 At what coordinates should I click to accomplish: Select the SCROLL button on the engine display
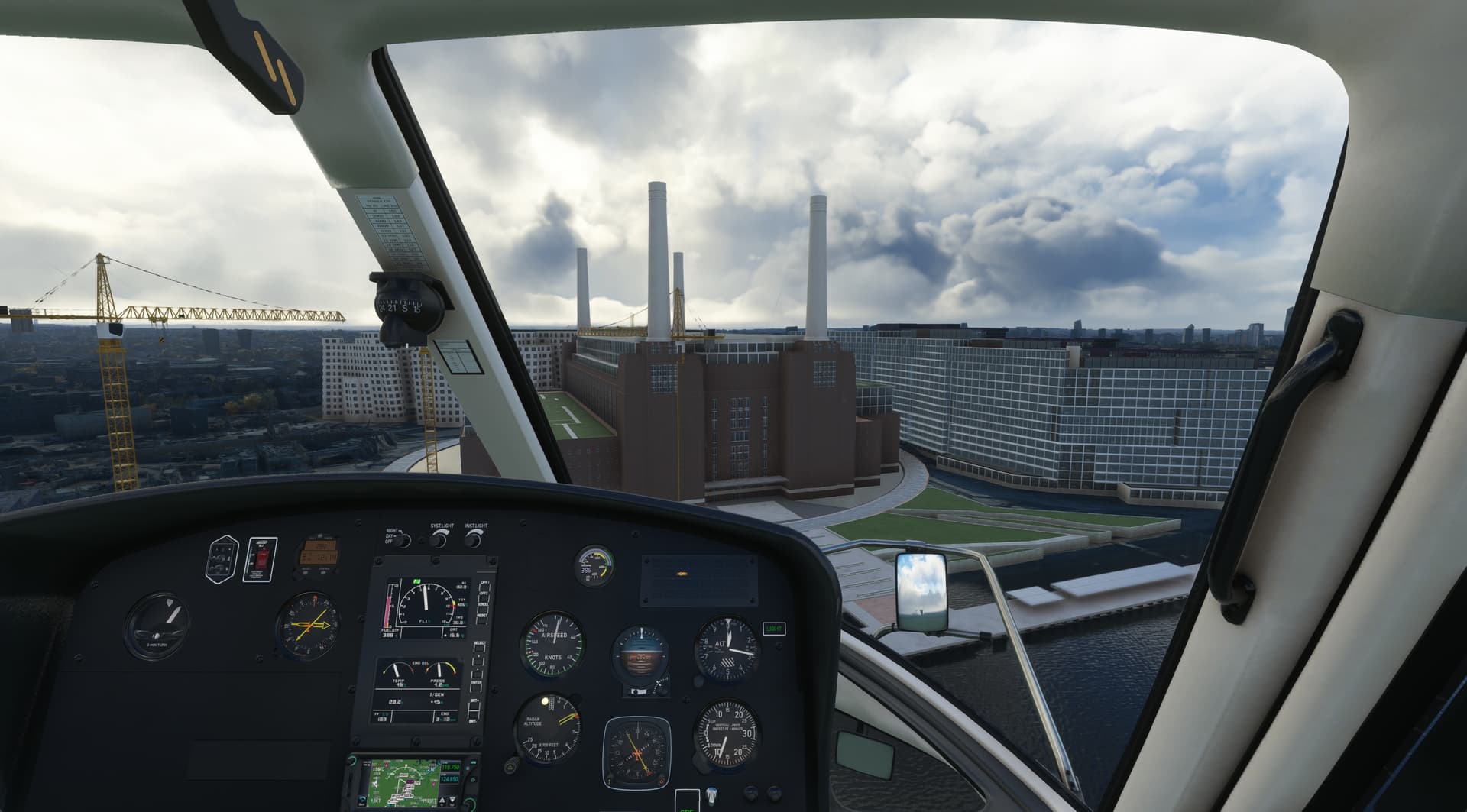coord(481,610)
